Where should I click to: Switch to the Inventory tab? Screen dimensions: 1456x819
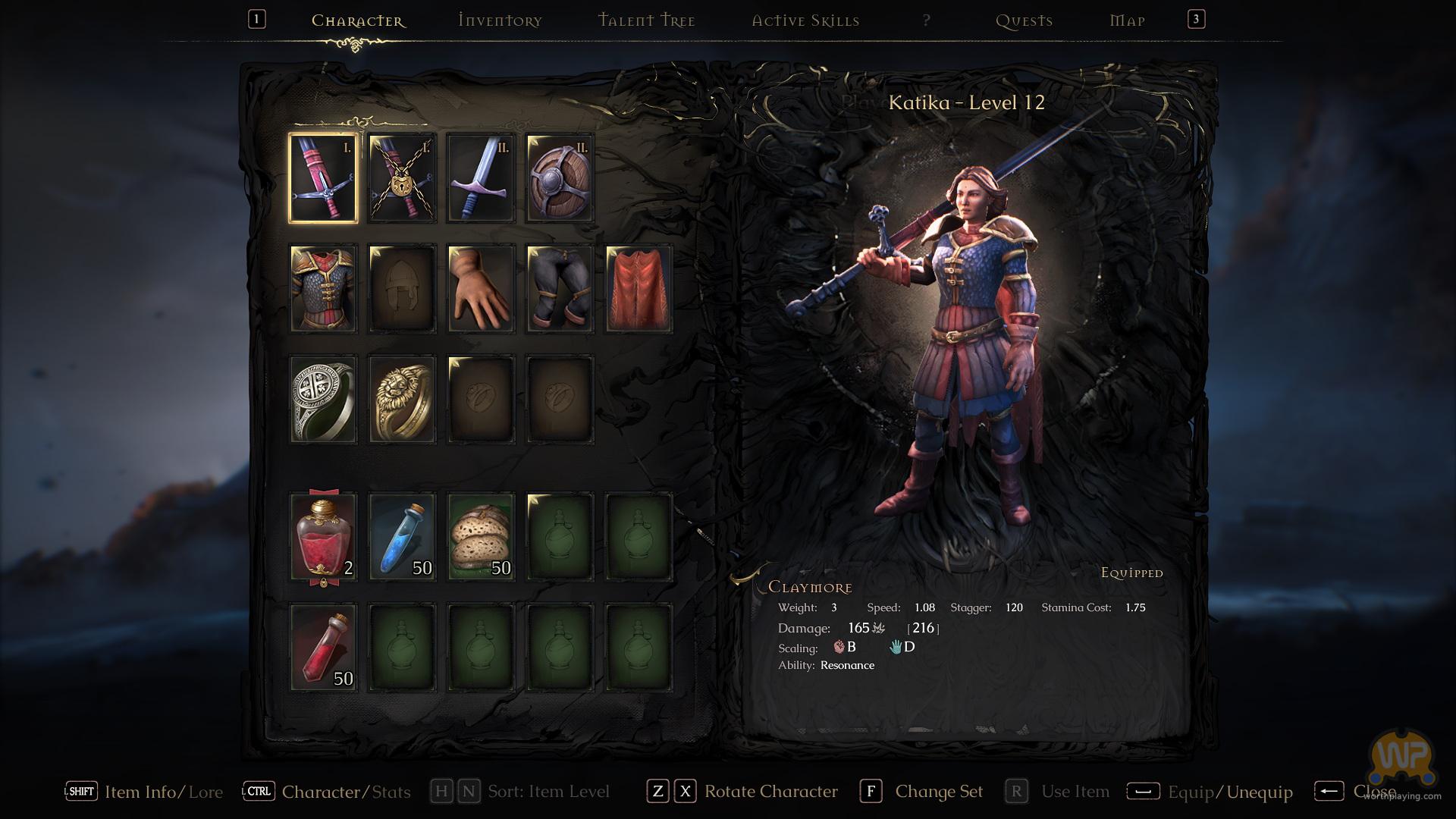click(x=500, y=20)
